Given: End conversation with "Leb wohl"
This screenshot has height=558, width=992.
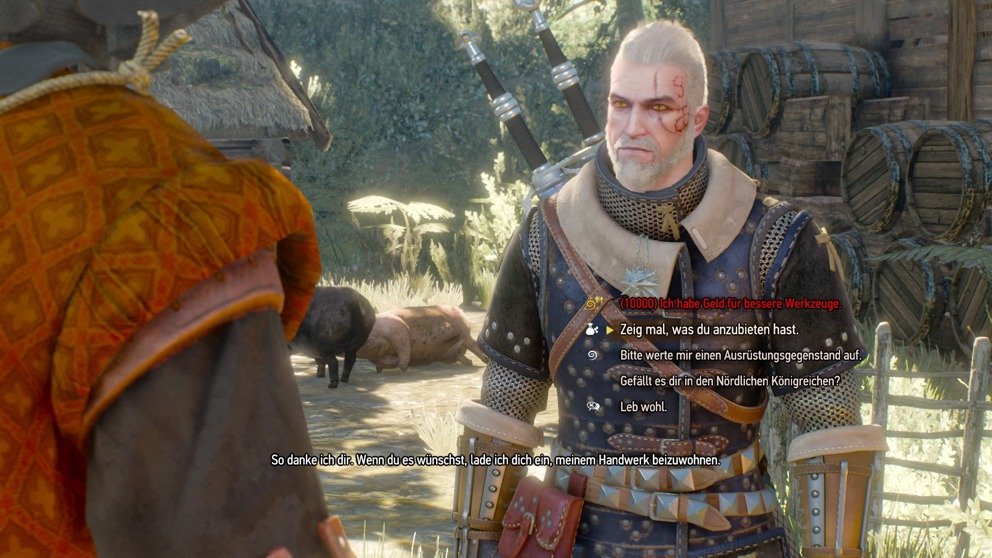Looking at the screenshot, I should pos(641,406).
